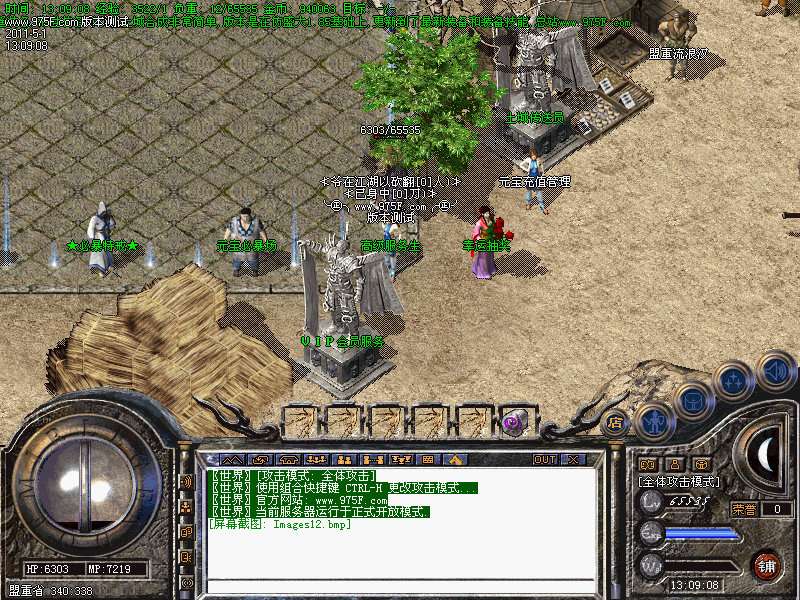Click the orange triangle icon above chat
The image size is (800, 600).
pyautogui.click(x=455, y=459)
